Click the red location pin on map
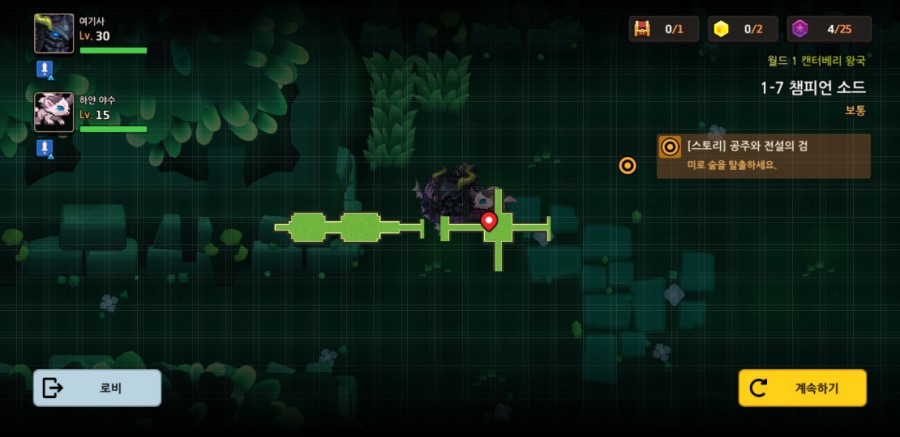The image size is (900, 437). pyautogui.click(x=489, y=221)
